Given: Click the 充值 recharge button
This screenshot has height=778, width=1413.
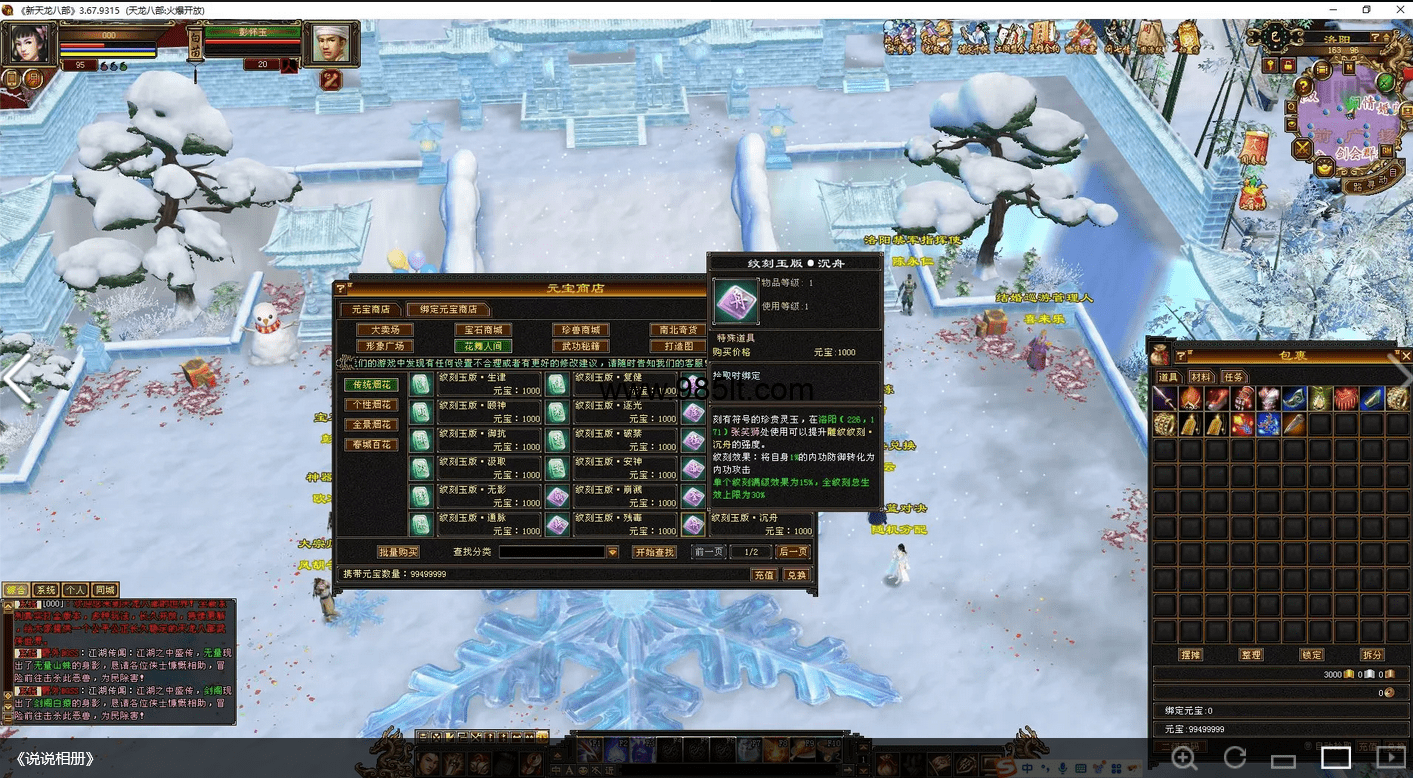Looking at the screenshot, I should tap(764, 575).
